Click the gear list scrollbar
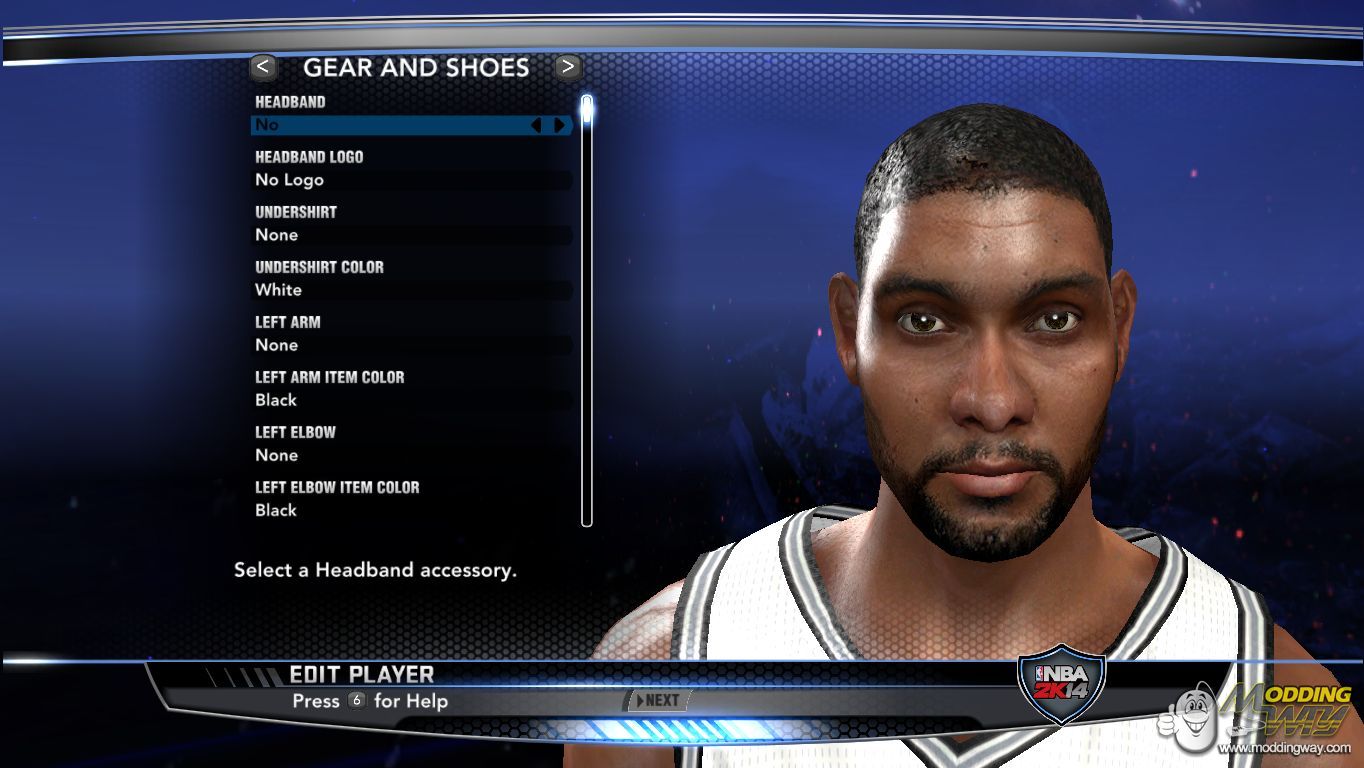The height and width of the screenshot is (768, 1364). coord(587,310)
